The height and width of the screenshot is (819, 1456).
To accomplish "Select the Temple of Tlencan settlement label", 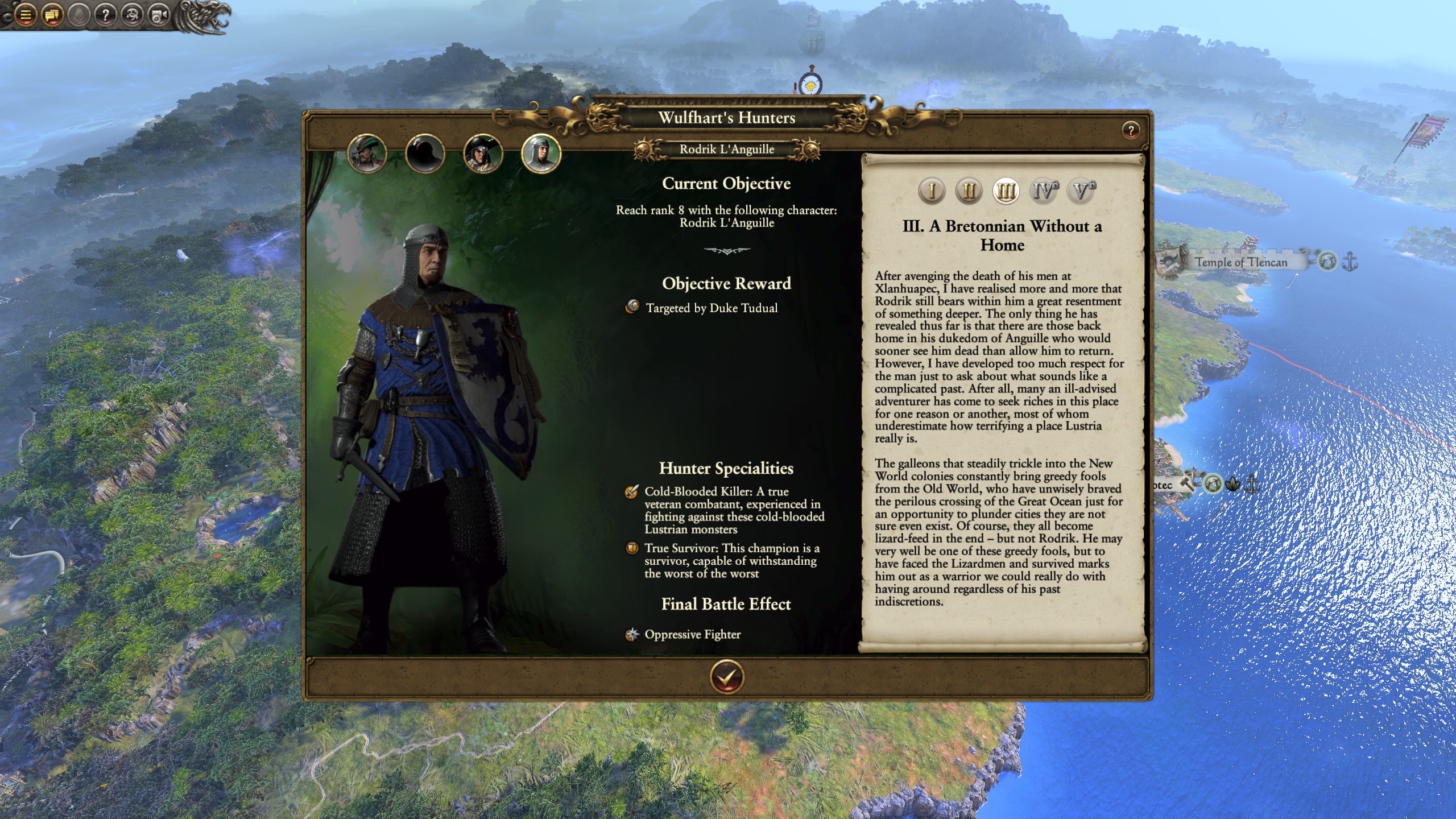I will [x=1240, y=262].
